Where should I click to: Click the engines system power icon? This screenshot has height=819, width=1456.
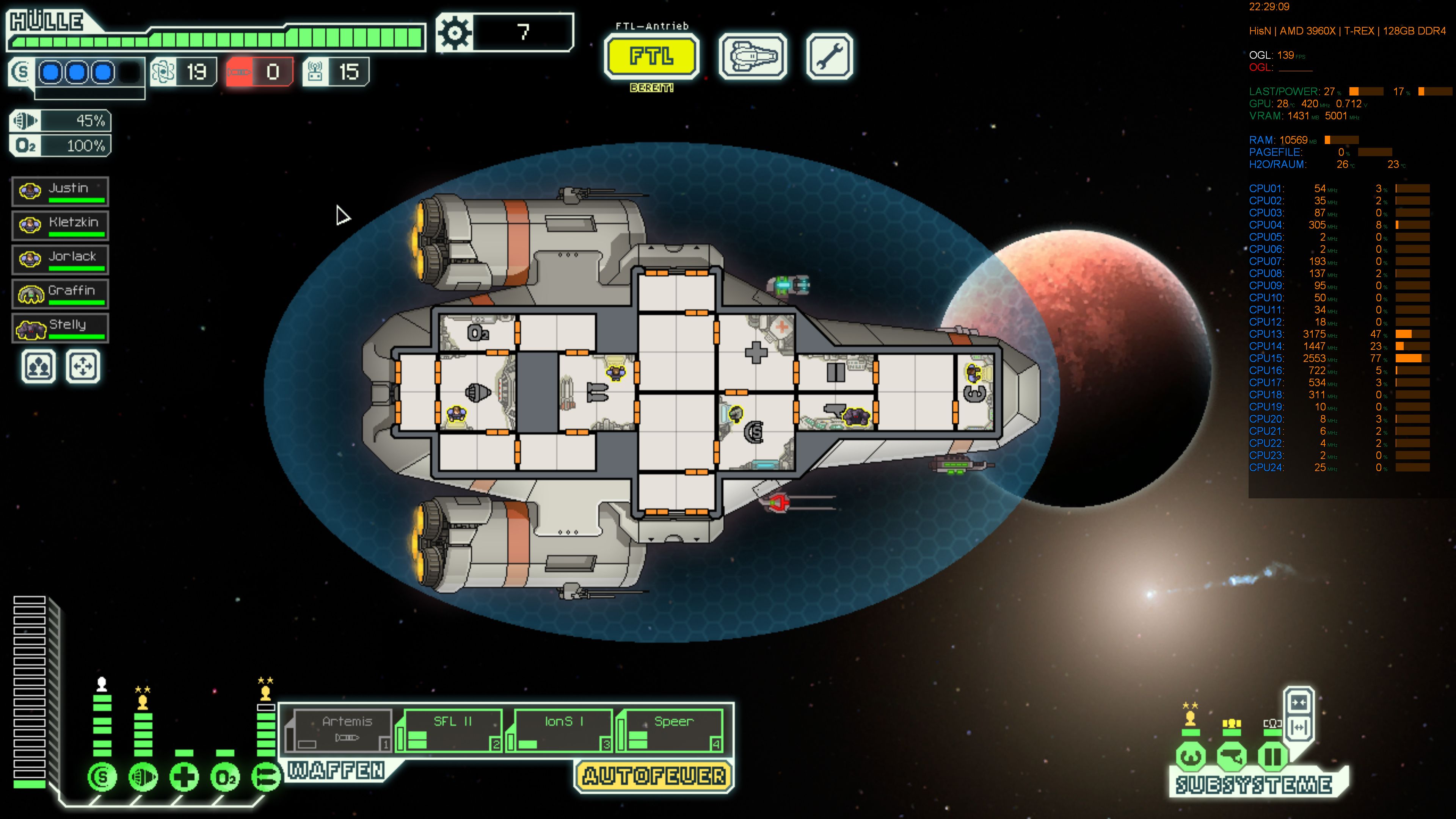[144, 777]
